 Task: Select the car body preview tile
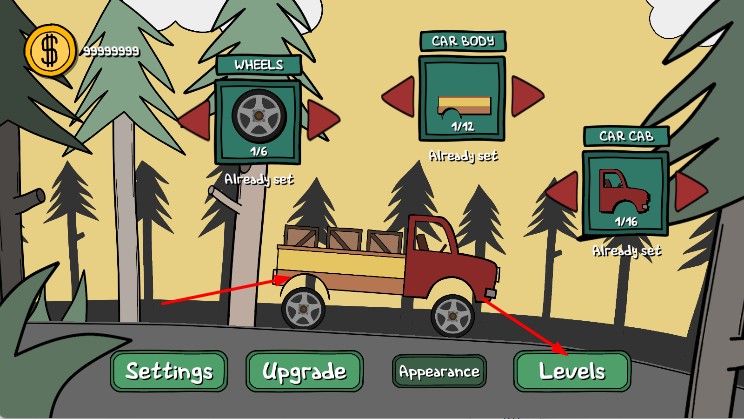(x=462, y=98)
